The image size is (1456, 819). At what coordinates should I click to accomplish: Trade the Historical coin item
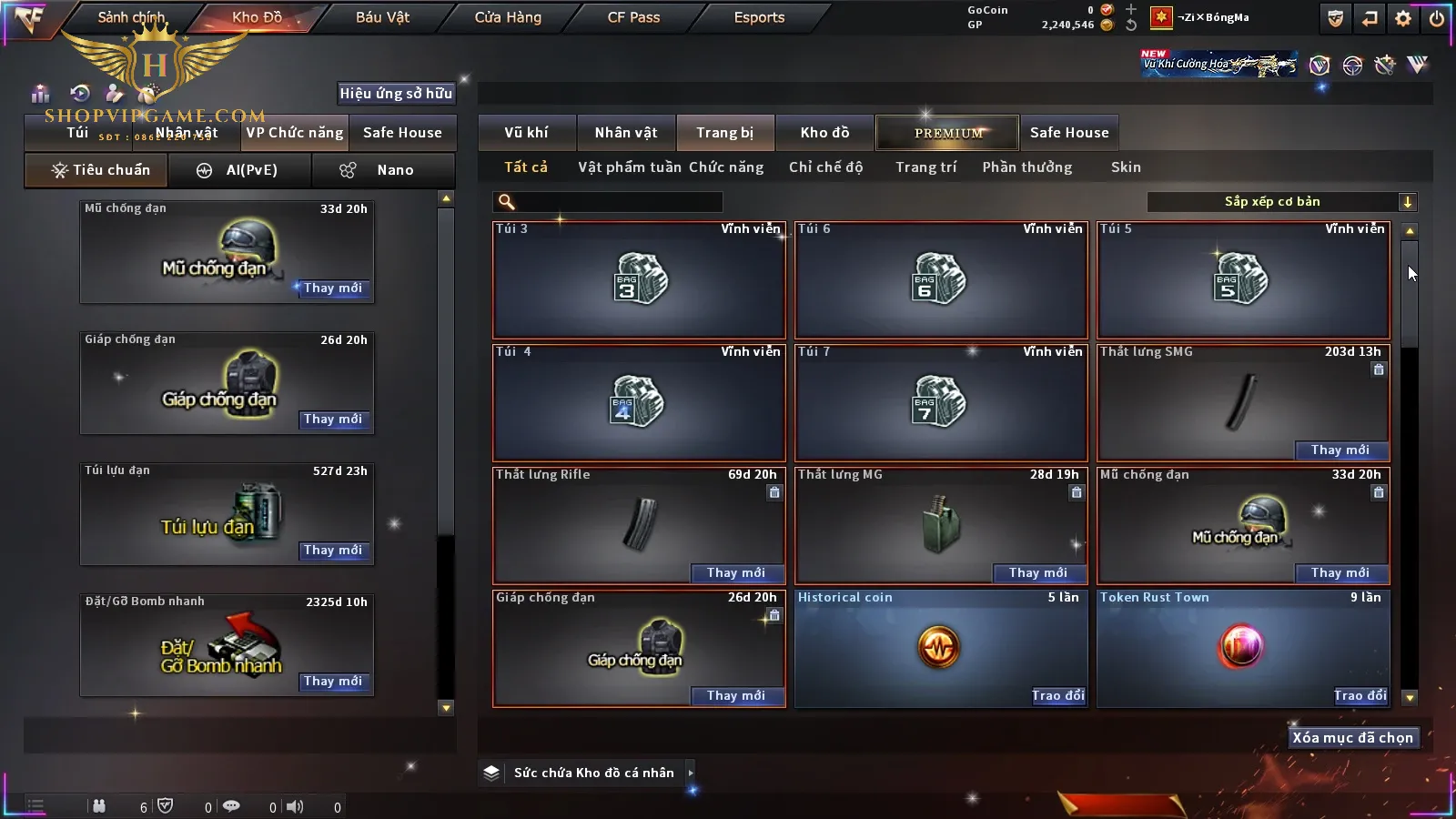[x=1057, y=696]
